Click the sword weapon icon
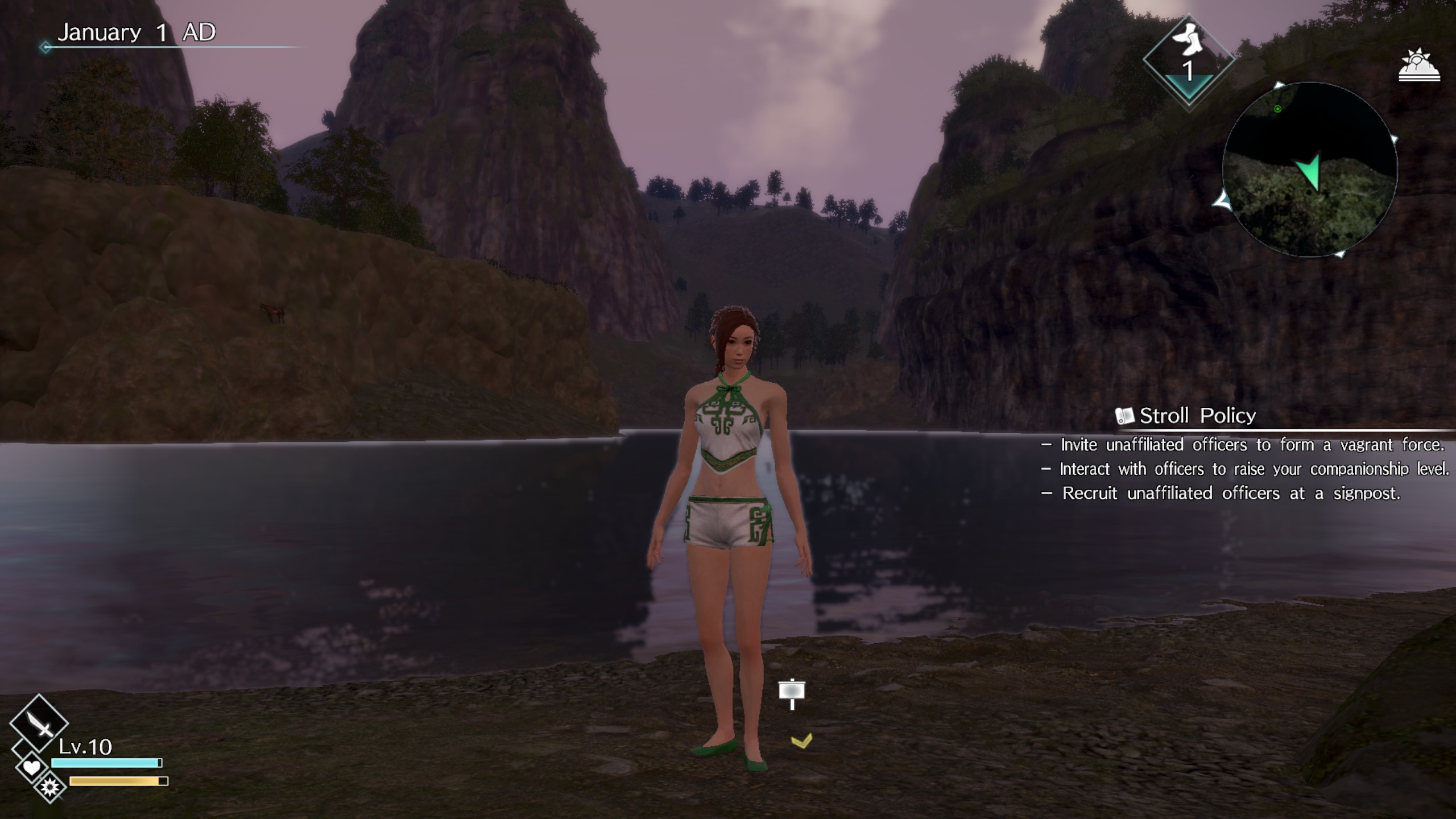The width and height of the screenshot is (1456, 819). click(x=39, y=723)
